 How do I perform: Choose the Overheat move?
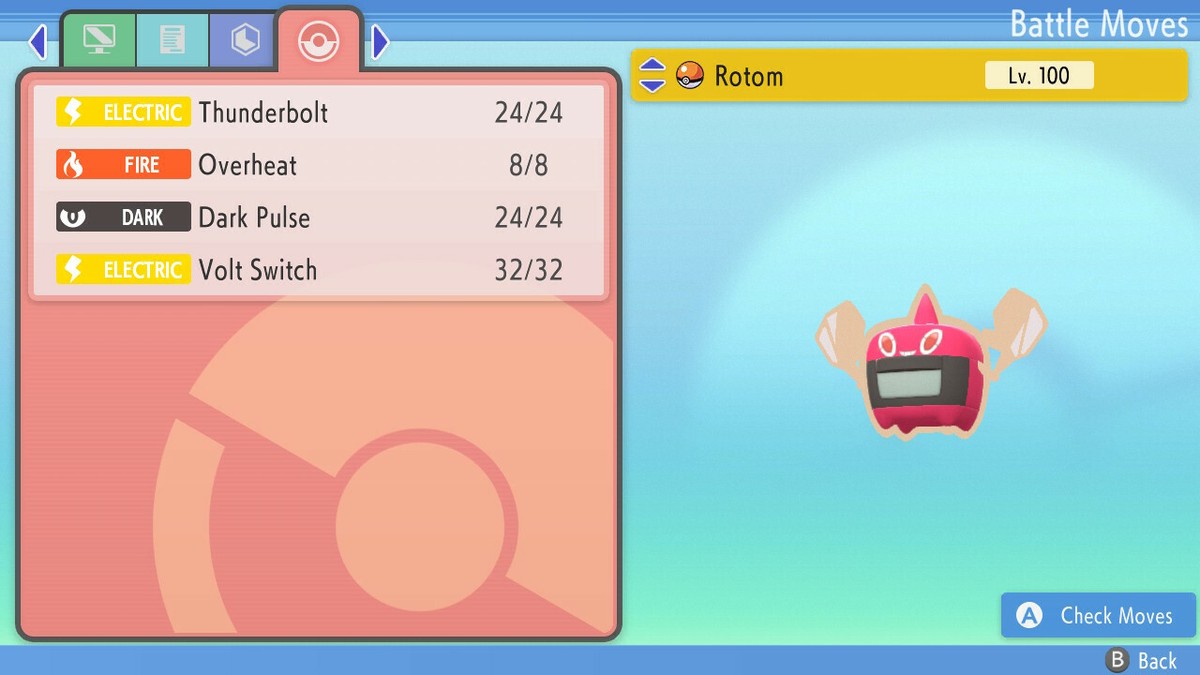[318, 165]
